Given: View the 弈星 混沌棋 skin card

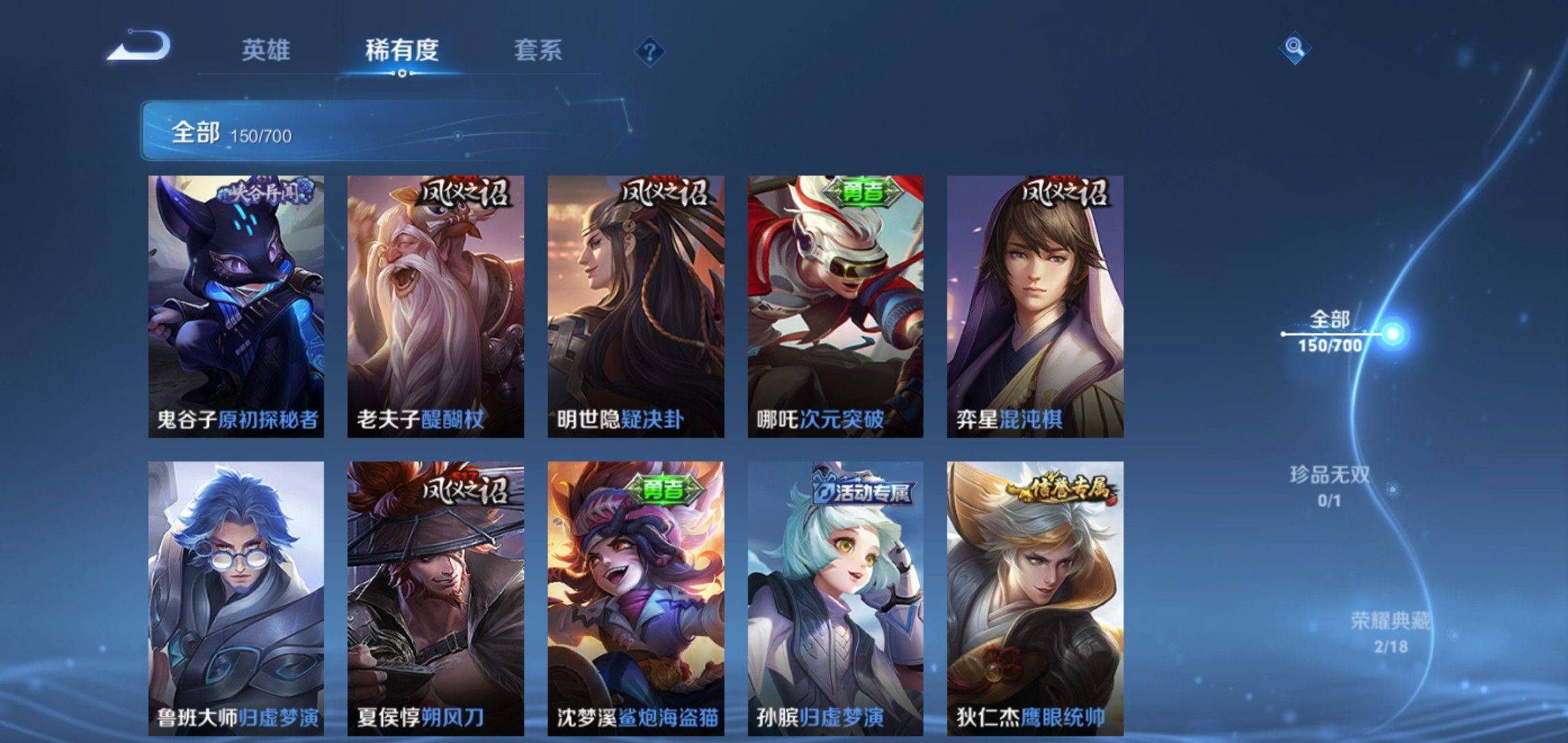Looking at the screenshot, I should coord(1035,306).
